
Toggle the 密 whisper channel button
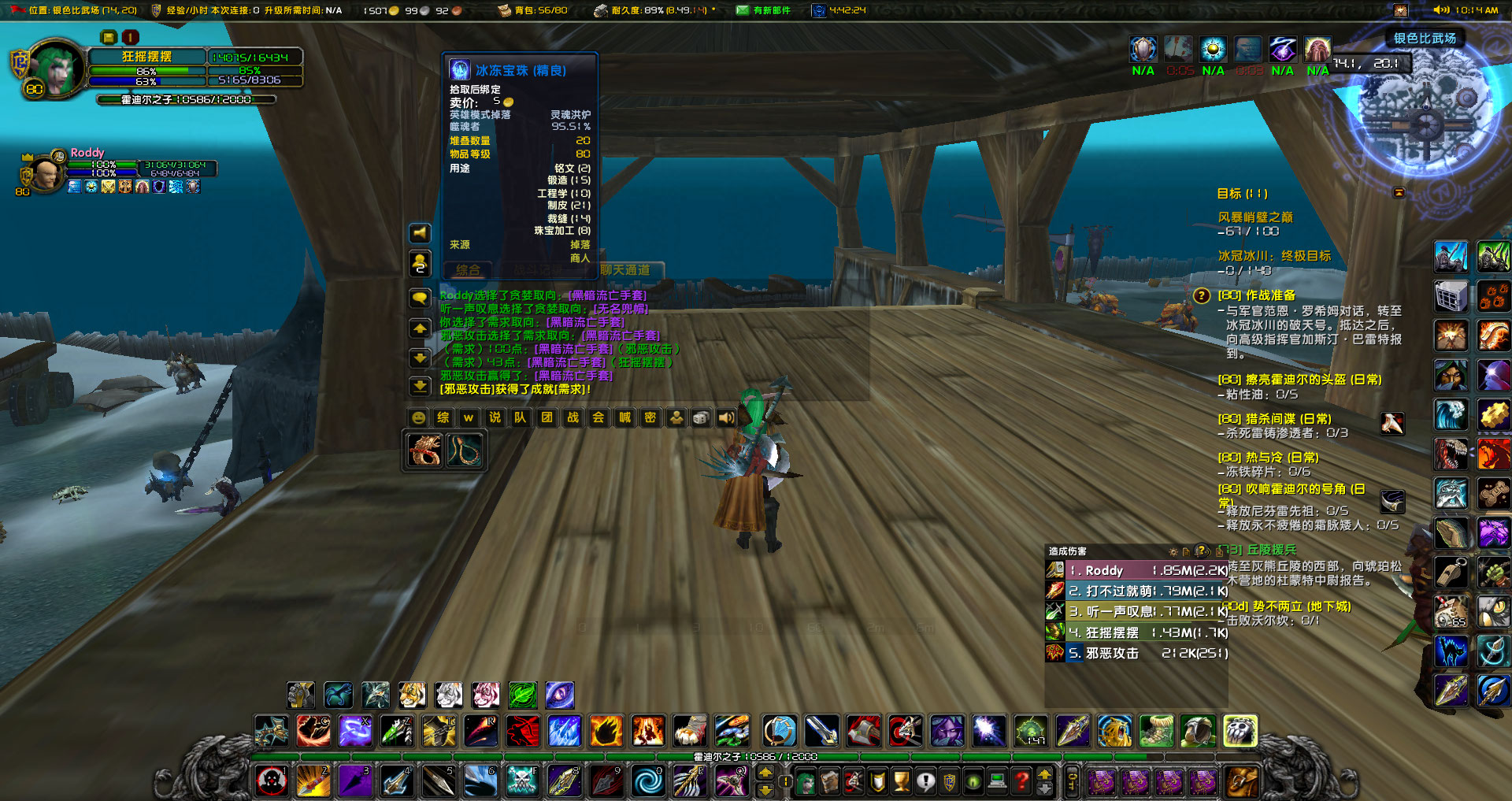(649, 417)
